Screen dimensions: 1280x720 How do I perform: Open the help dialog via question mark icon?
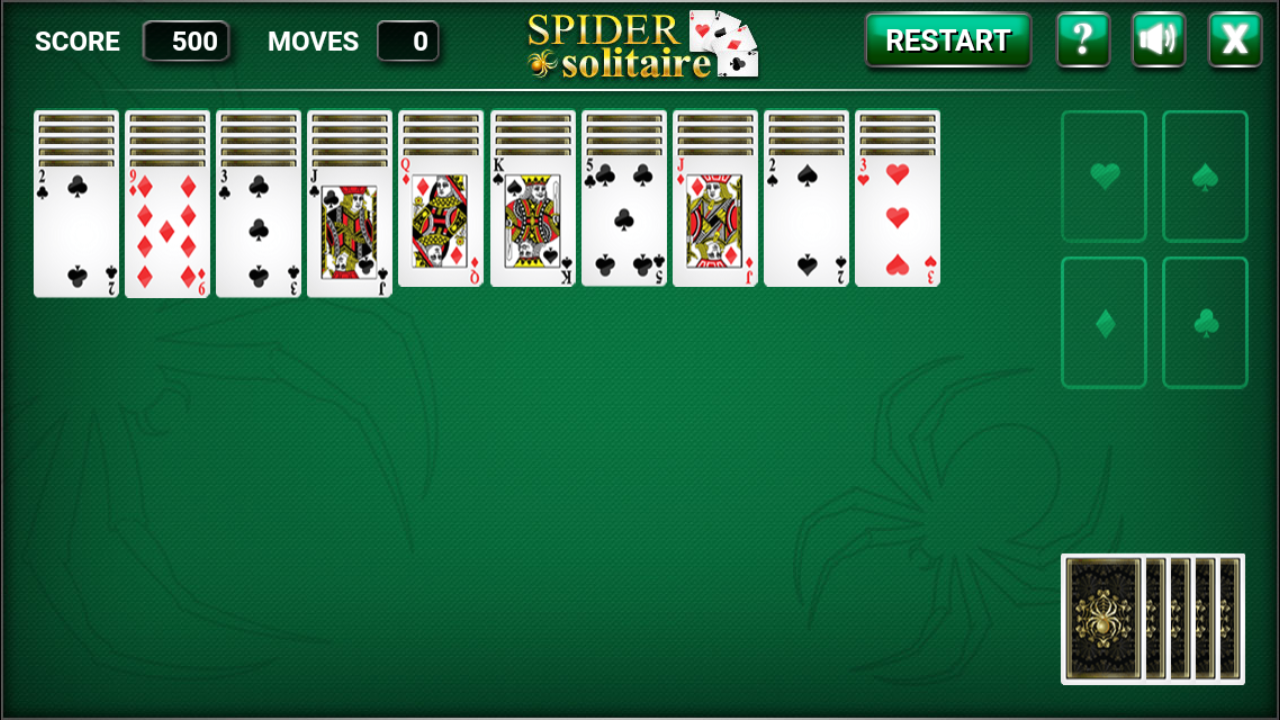tap(1084, 41)
